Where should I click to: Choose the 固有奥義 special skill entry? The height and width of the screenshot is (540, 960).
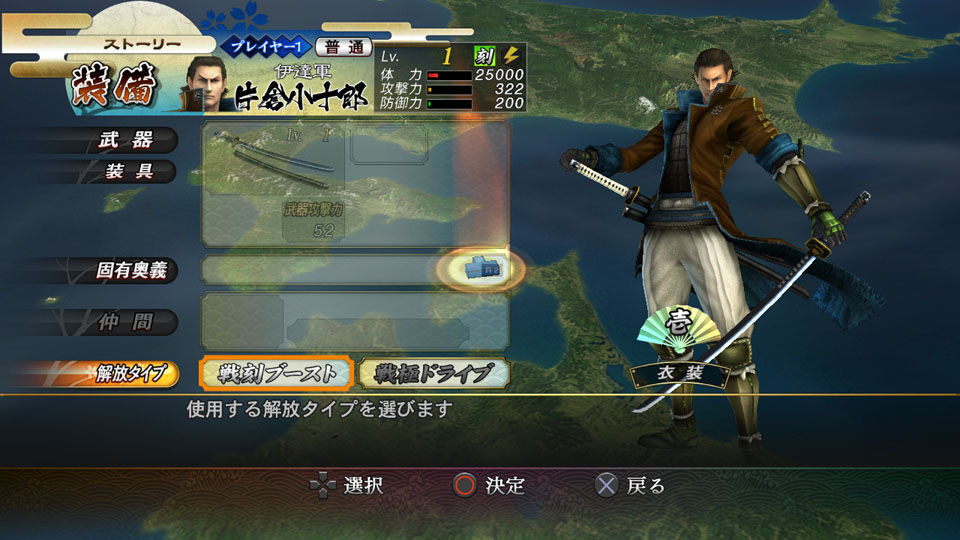pyautogui.click(x=130, y=270)
